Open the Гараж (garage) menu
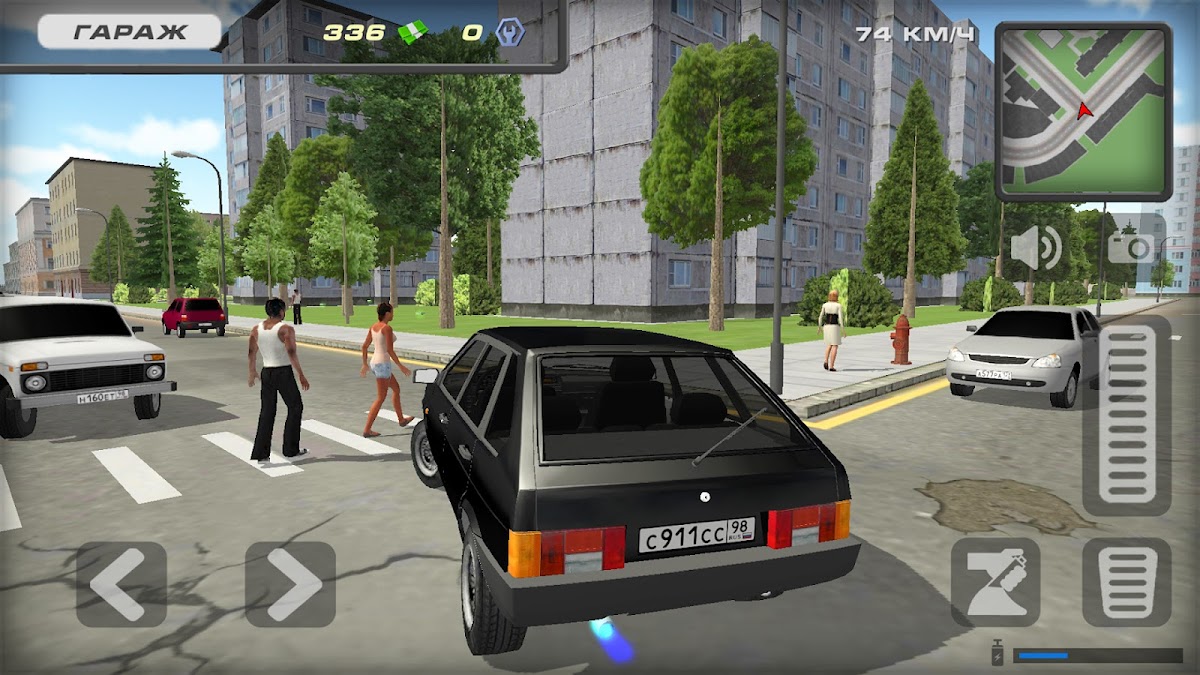Image resolution: width=1200 pixels, height=675 pixels. click(x=129, y=32)
